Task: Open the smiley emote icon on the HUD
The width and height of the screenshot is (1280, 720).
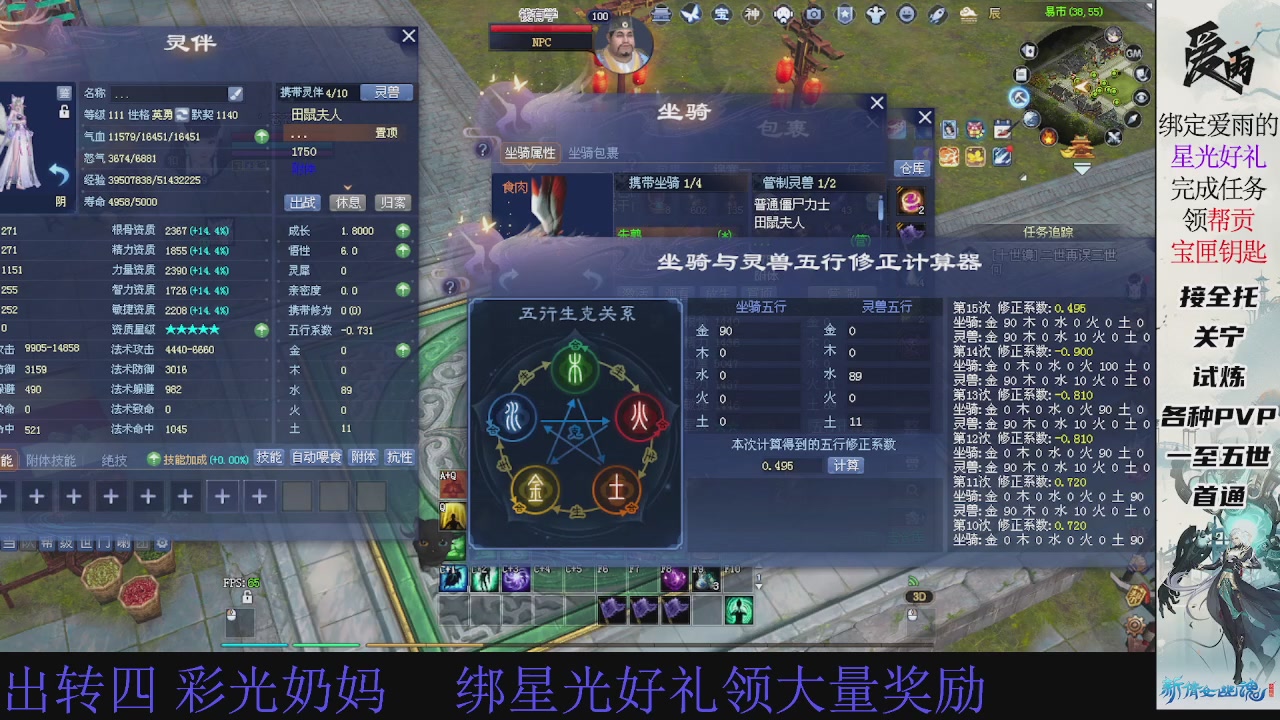Action: (908, 14)
